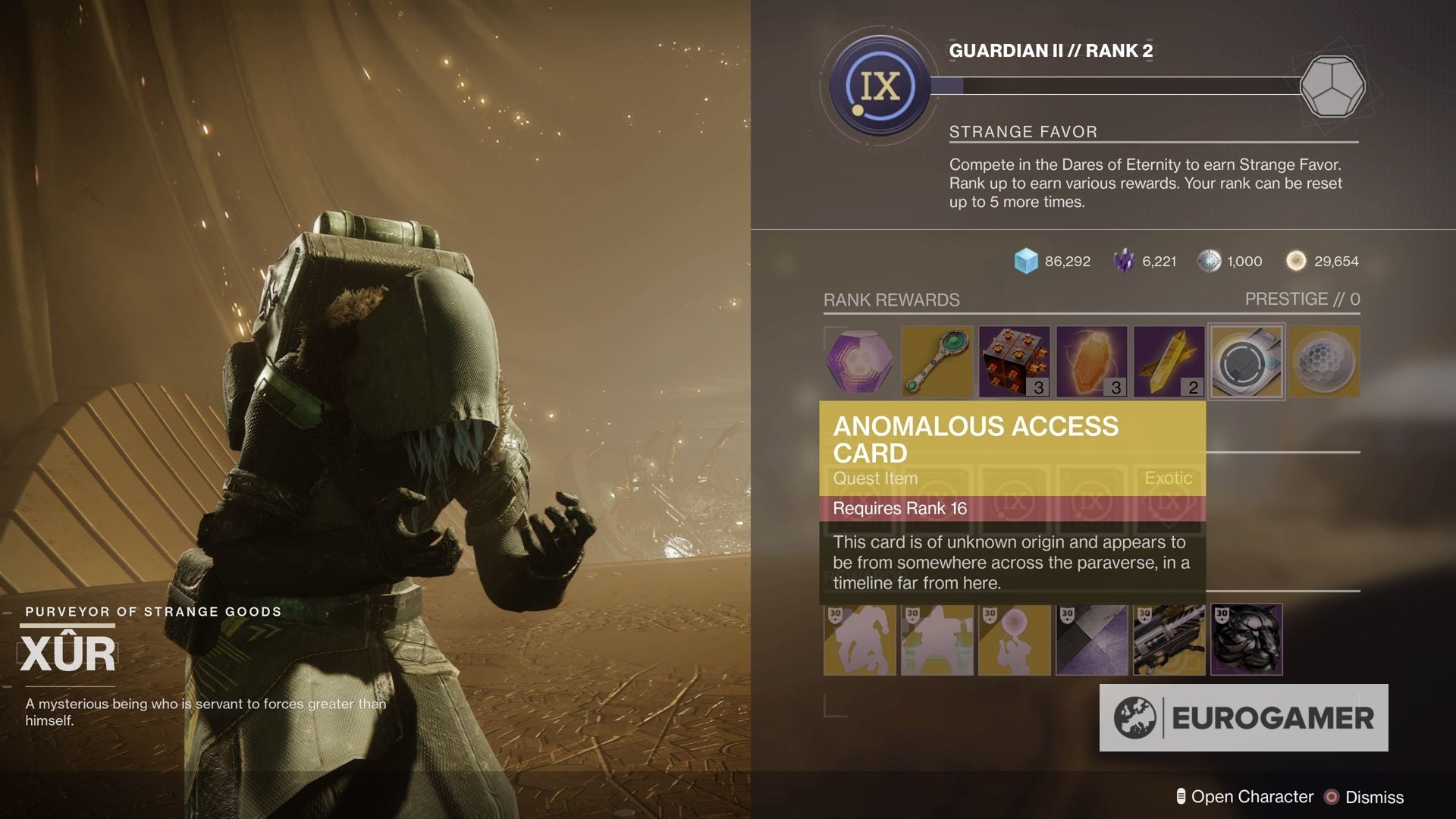Open the Treasure Key reward icon
Image resolution: width=1456 pixels, height=819 pixels.
pyautogui.click(x=937, y=362)
